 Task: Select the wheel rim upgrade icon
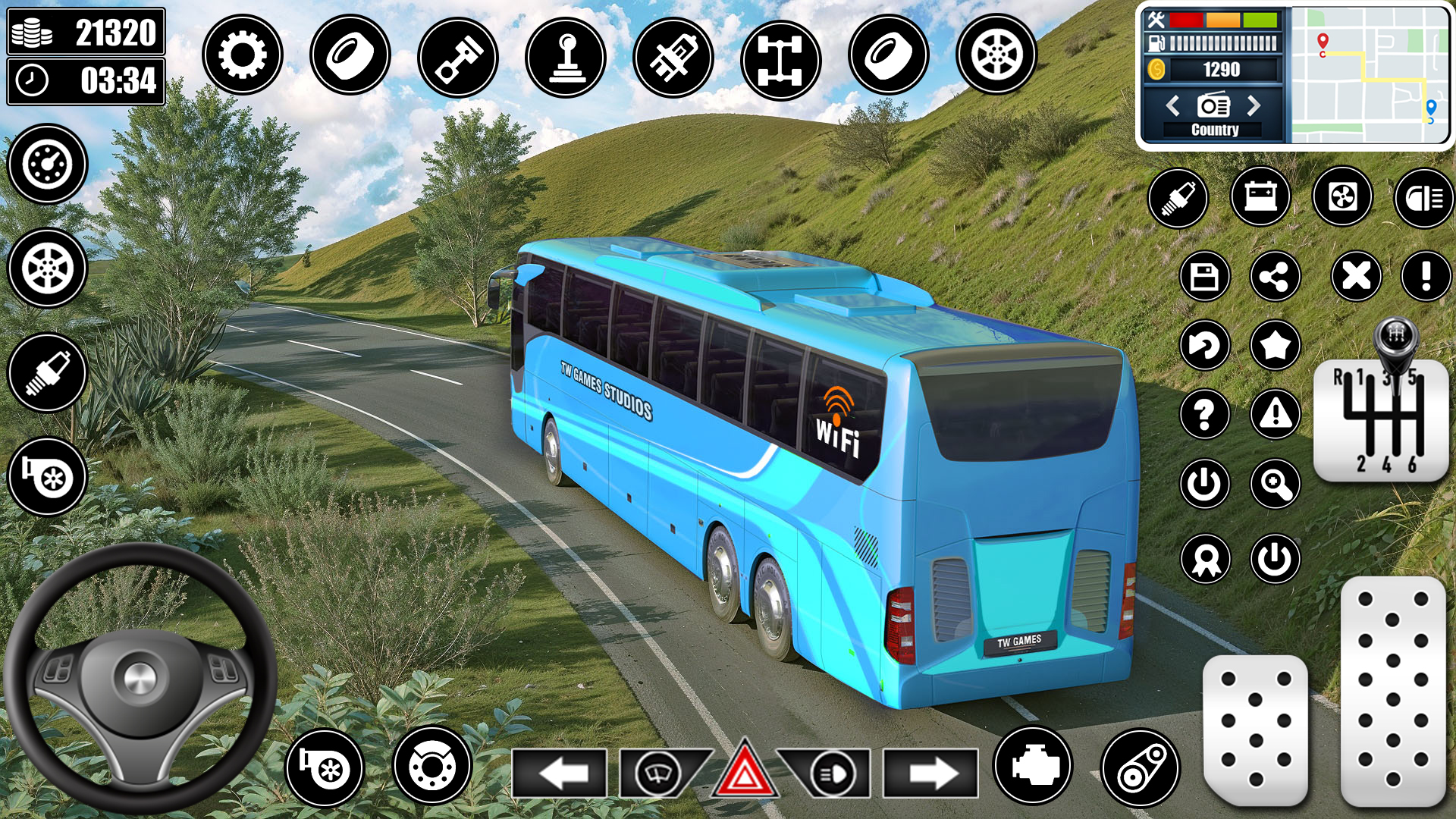tap(994, 54)
